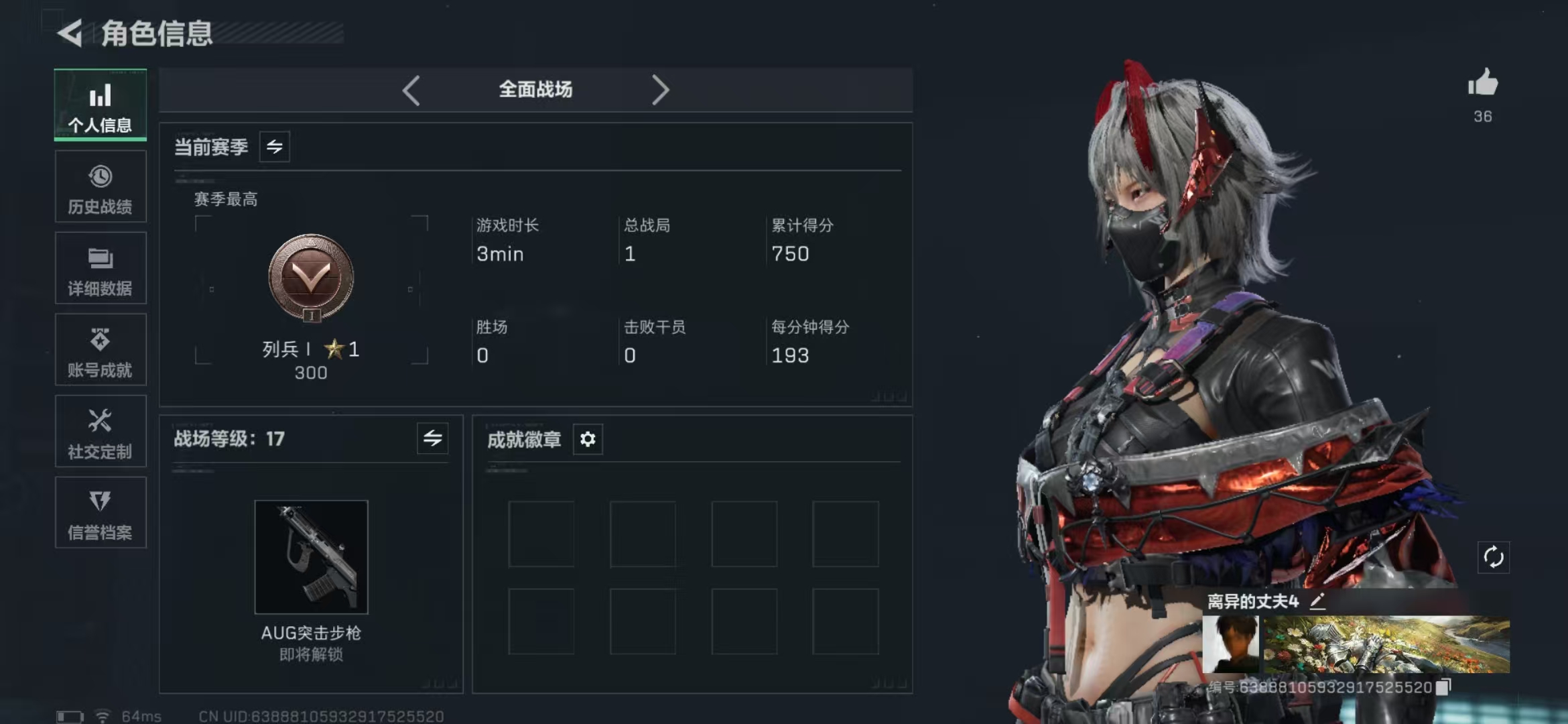Go back from the 角色信息 screen
The width and height of the screenshot is (1568, 724).
tap(70, 33)
